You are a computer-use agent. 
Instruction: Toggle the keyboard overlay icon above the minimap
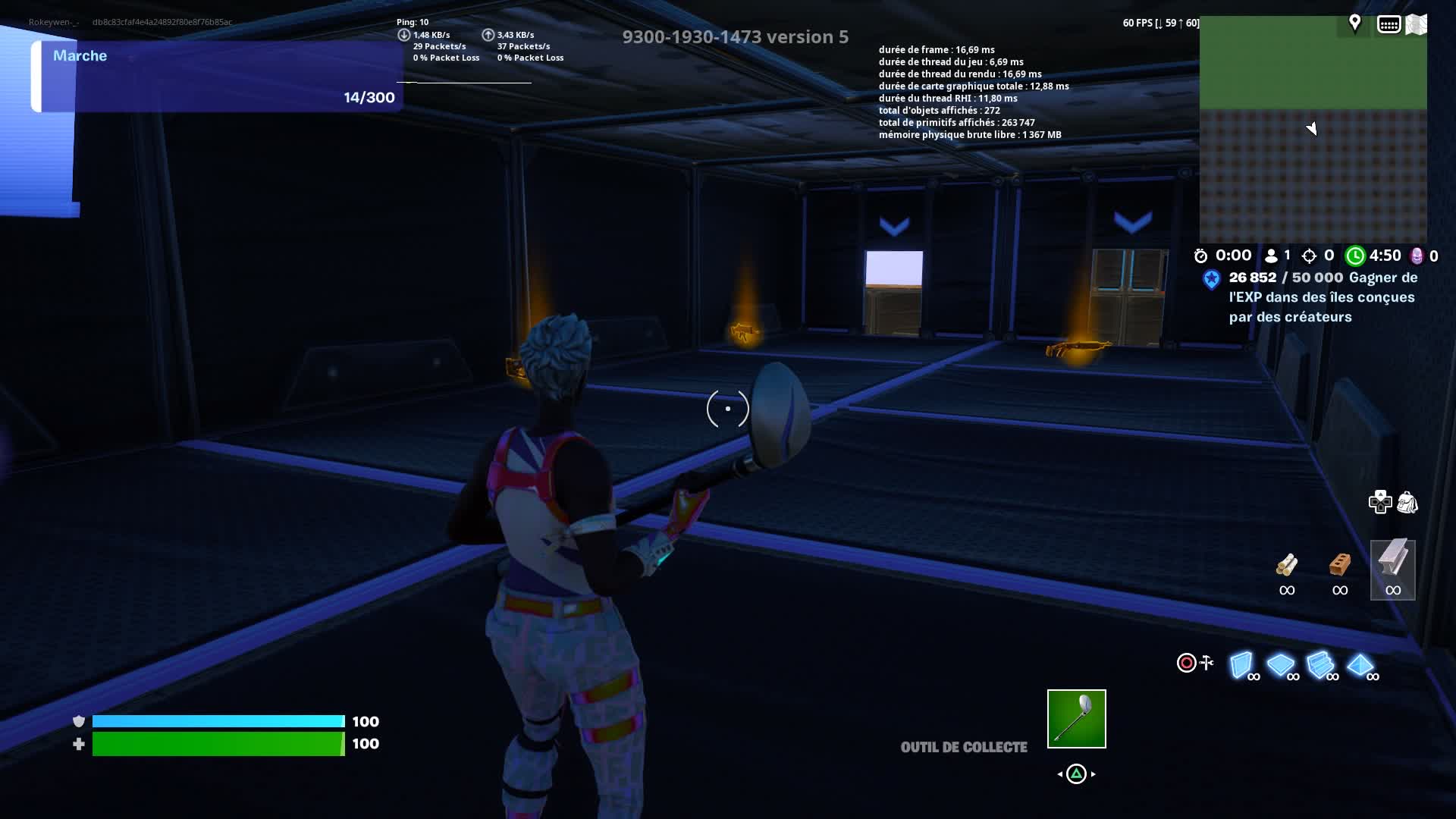[x=1389, y=23]
